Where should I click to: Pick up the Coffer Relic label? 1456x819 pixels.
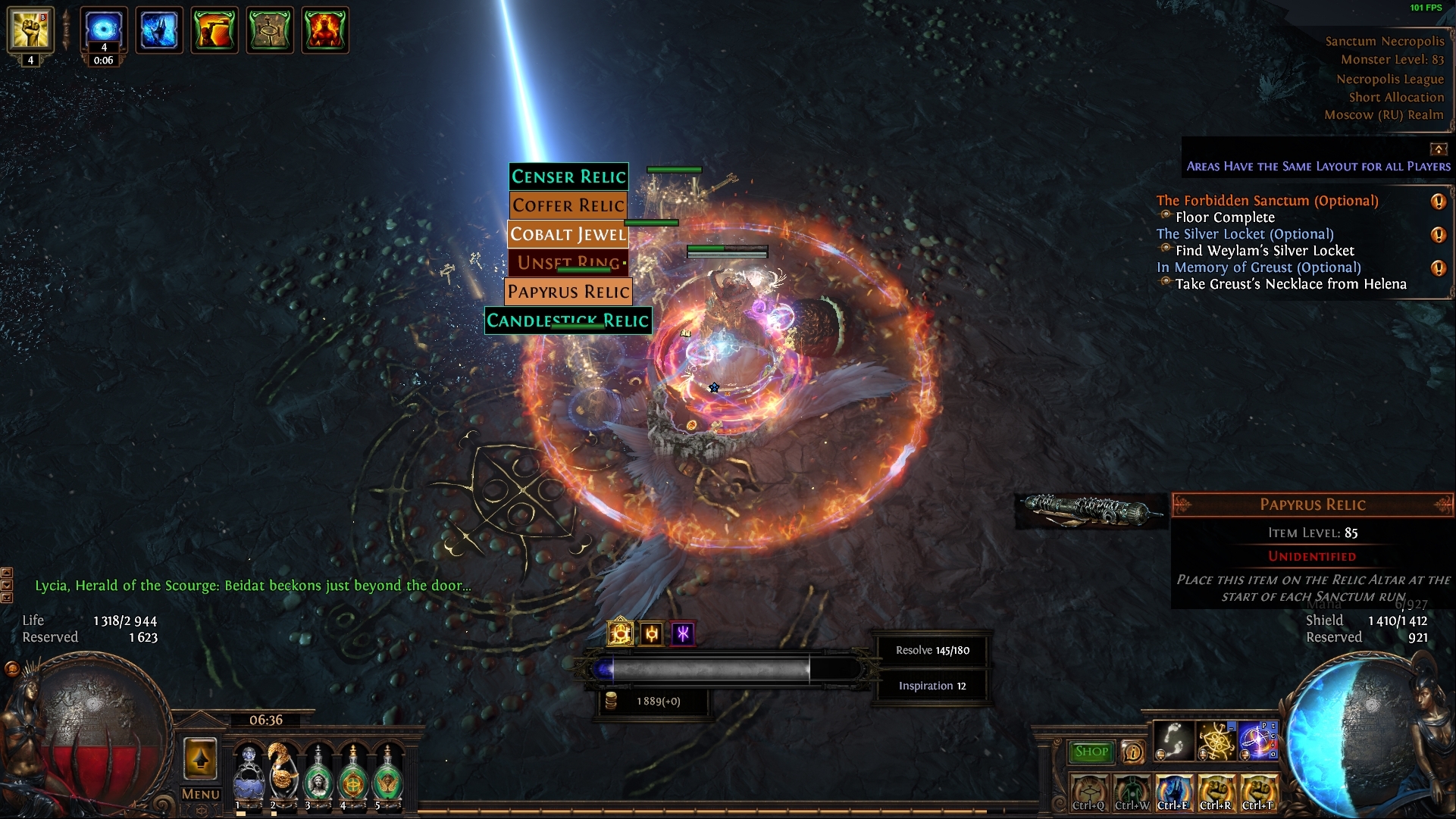coord(568,205)
